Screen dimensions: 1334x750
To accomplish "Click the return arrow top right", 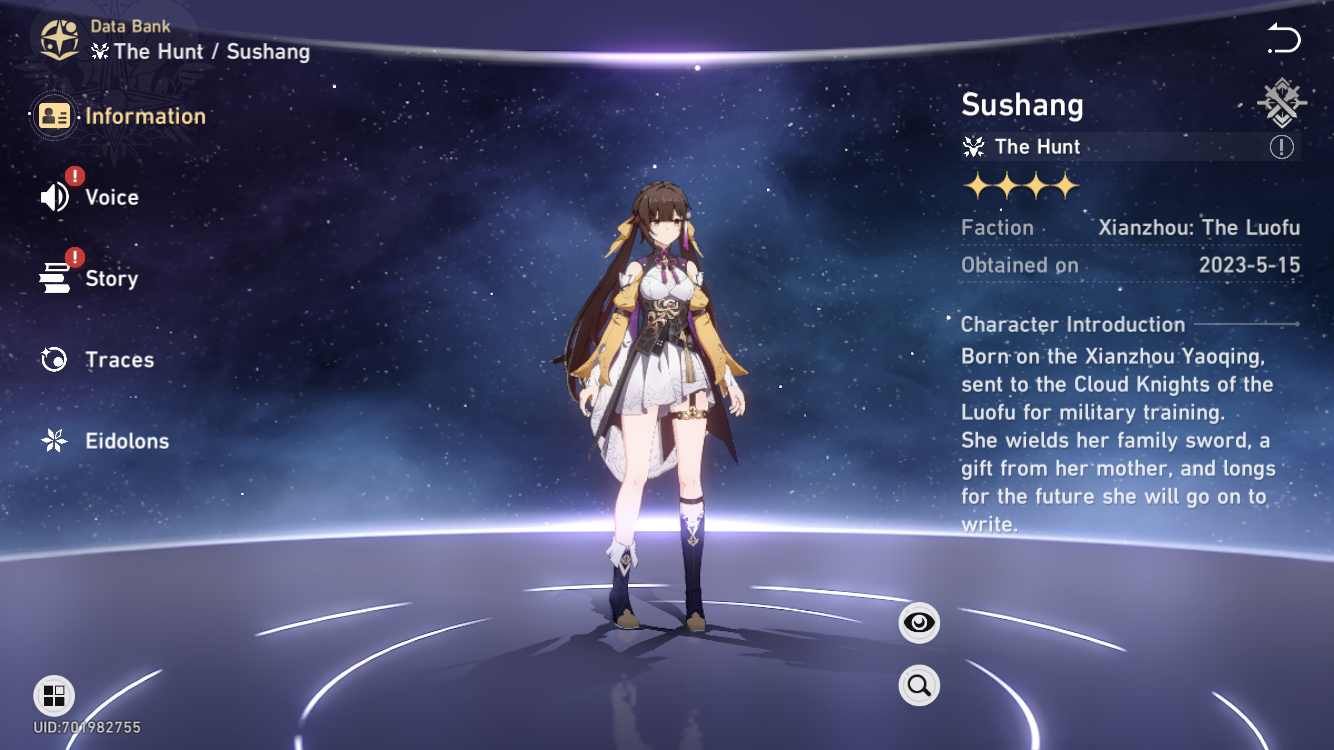I will [x=1284, y=38].
